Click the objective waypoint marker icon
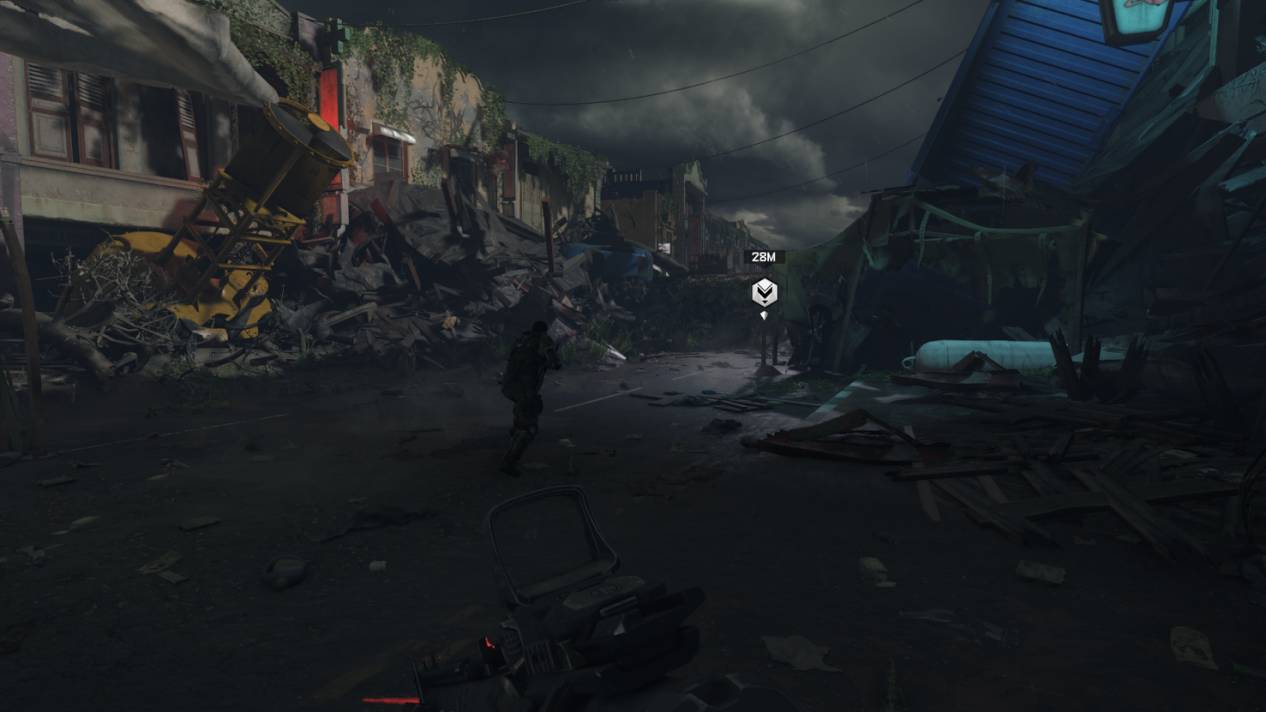 point(764,292)
